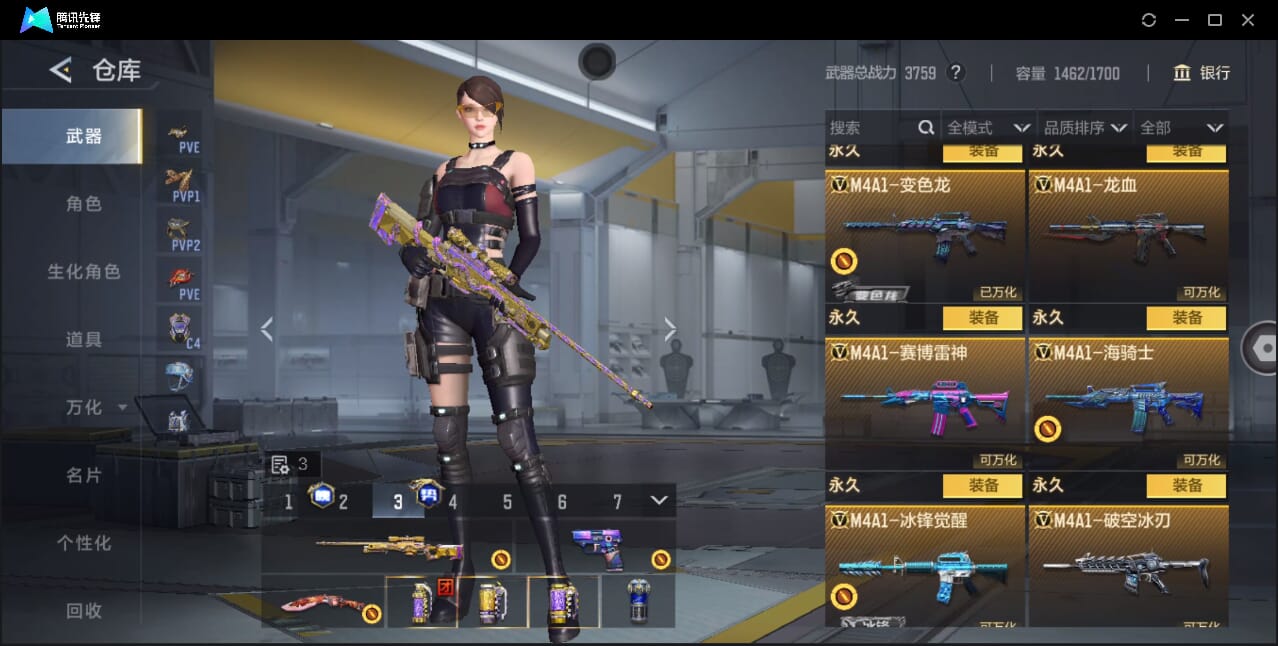The image size is (1278, 646).
Task: Select the equipped gold sniper rifle slot
Action: pyautogui.click(x=388, y=548)
